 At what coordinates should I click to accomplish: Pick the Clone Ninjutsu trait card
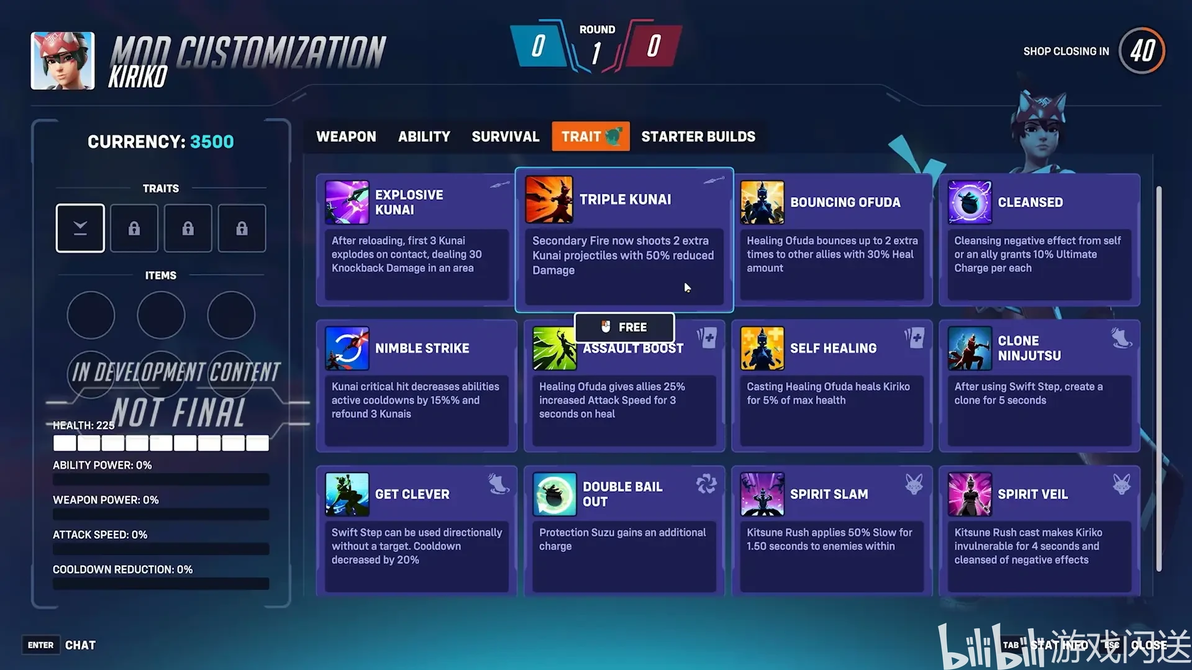(1039, 386)
